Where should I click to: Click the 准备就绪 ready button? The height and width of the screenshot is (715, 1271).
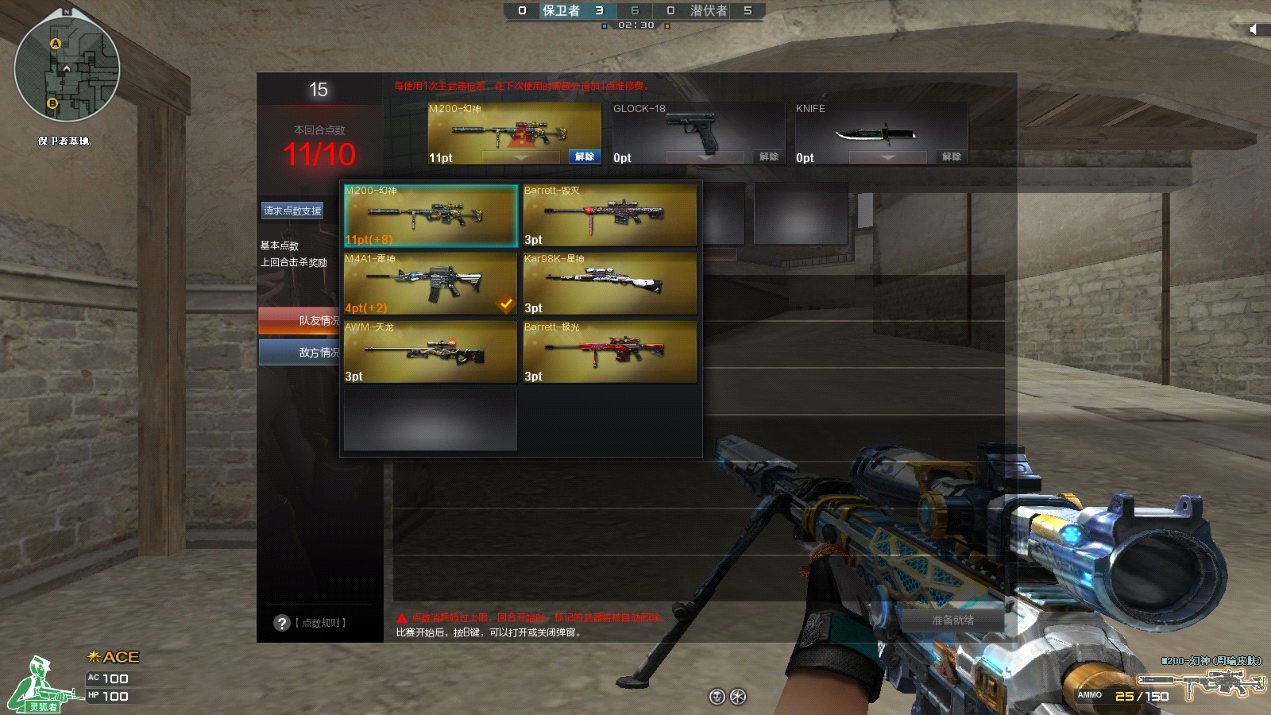click(951, 620)
